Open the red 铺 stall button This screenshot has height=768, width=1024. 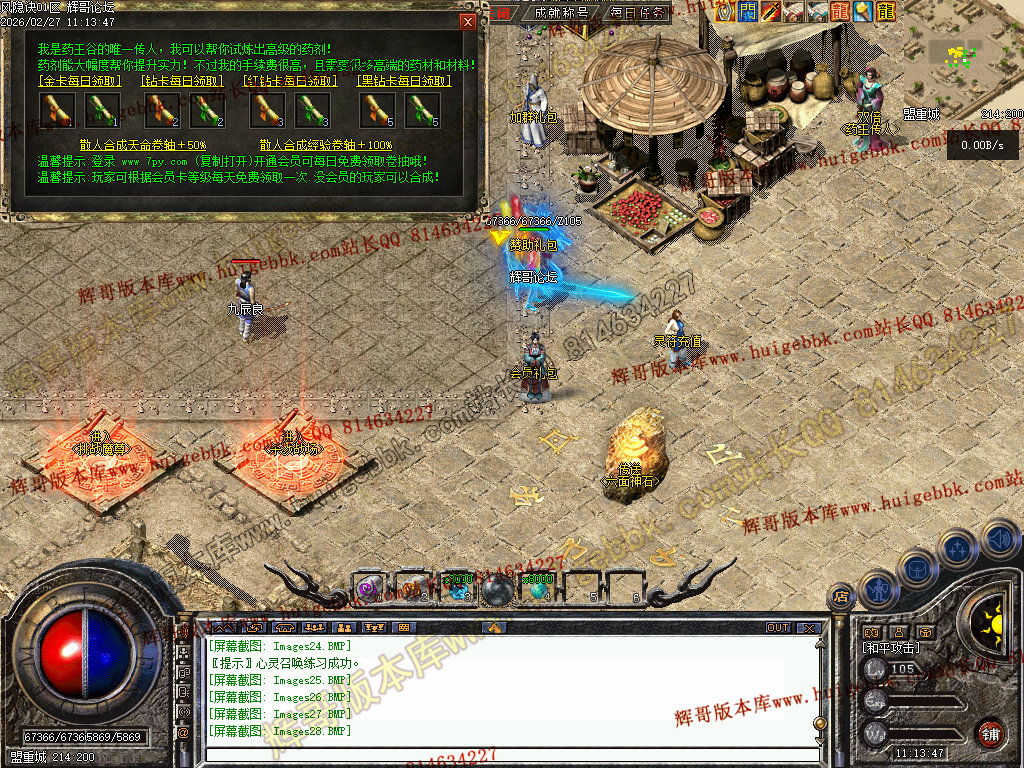coord(990,733)
